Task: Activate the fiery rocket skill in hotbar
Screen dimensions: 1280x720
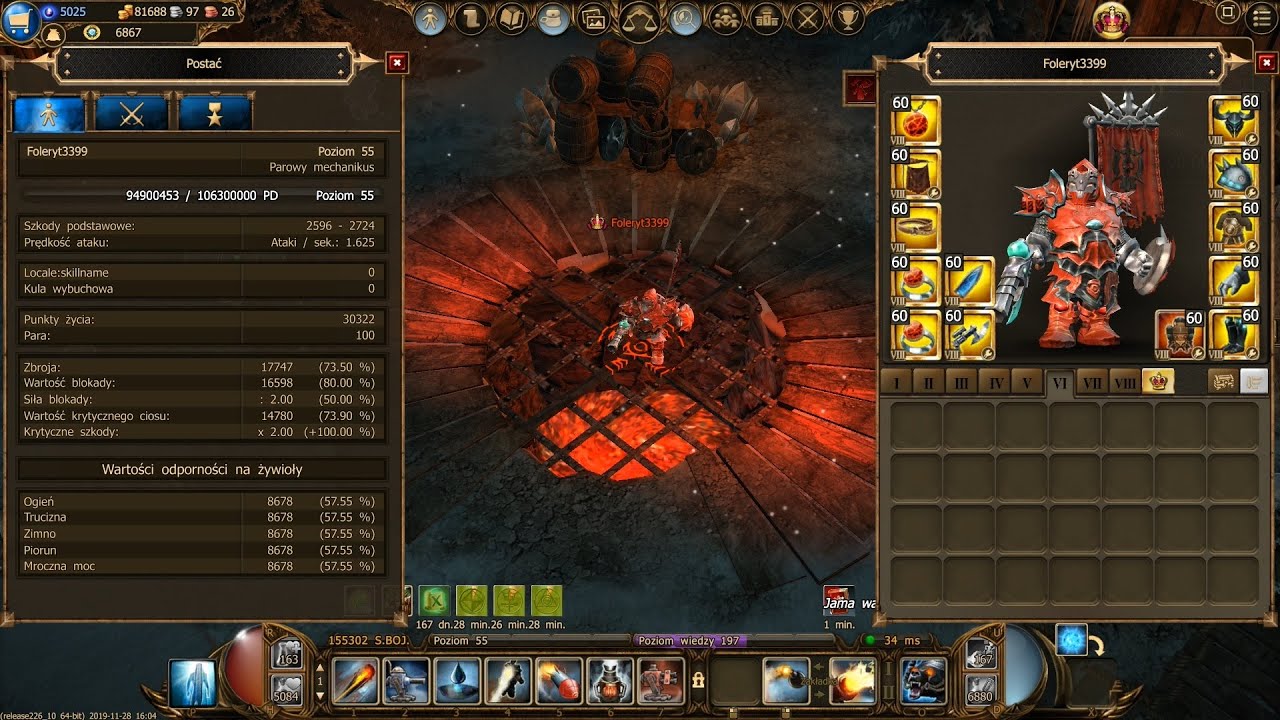Action: (x=559, y=681)
